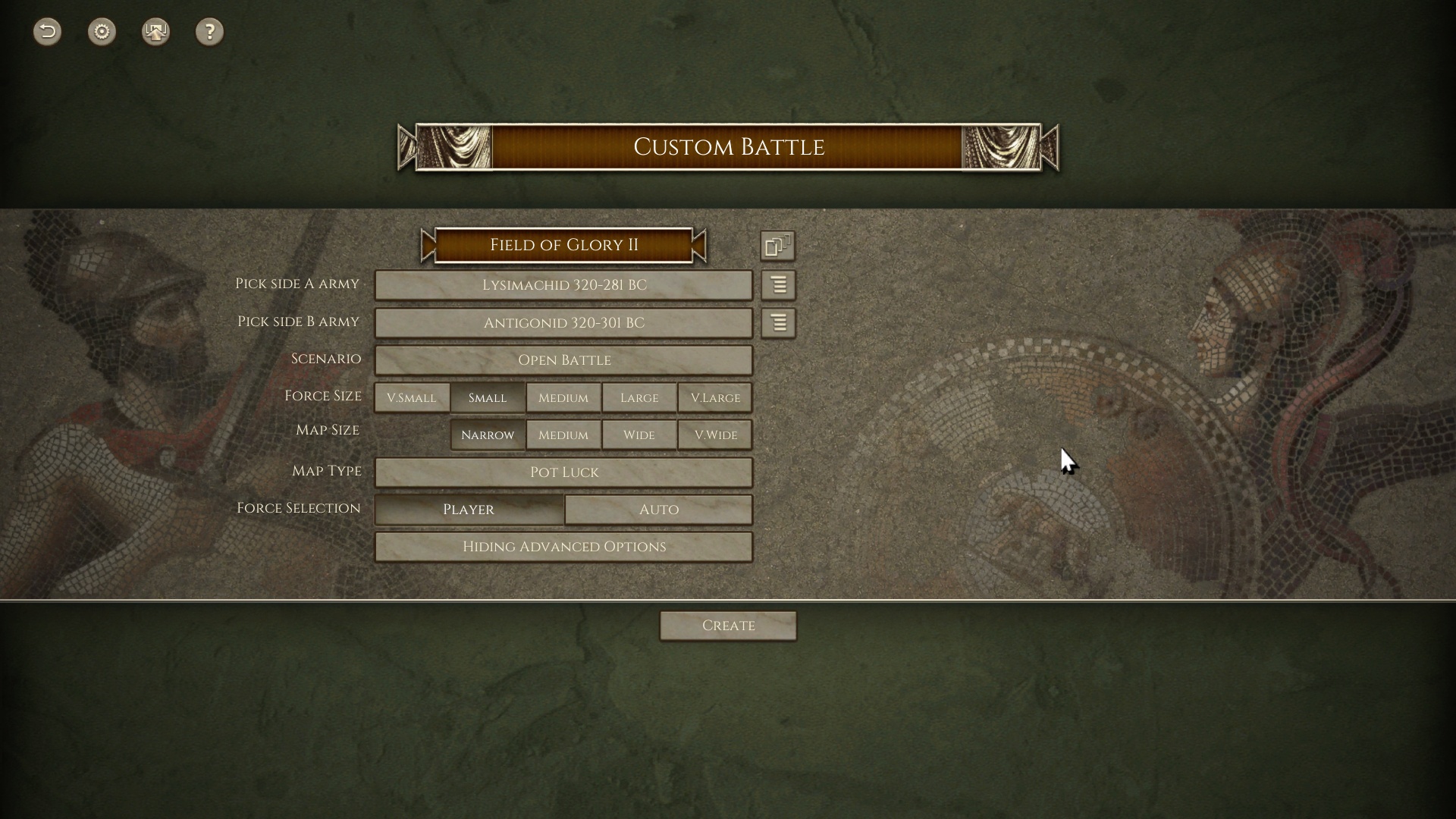The image size is (1456, 819).
Task: Create the custom battle
Action: pos(728,626)
